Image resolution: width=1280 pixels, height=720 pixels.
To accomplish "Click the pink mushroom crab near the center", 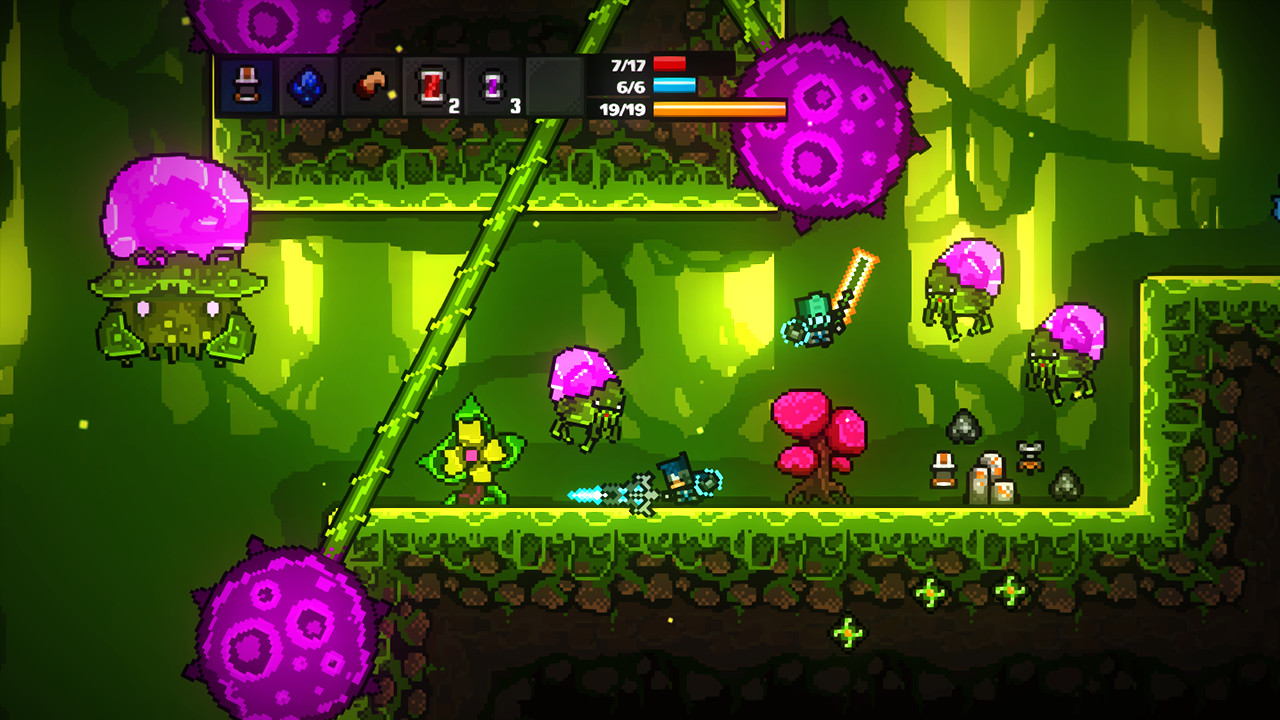I will pos(583,400).
